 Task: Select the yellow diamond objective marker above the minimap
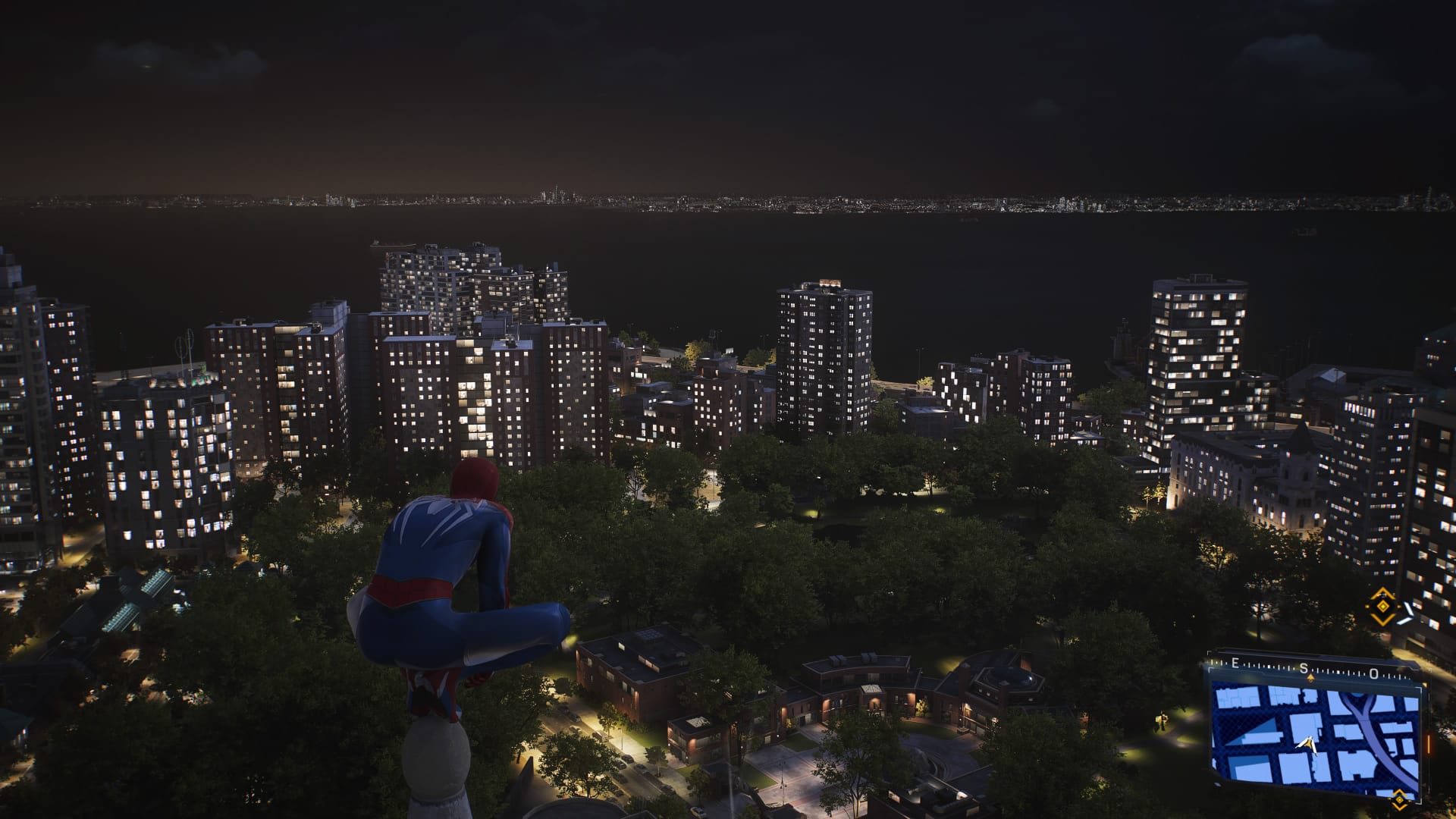tap(1383, 606)
